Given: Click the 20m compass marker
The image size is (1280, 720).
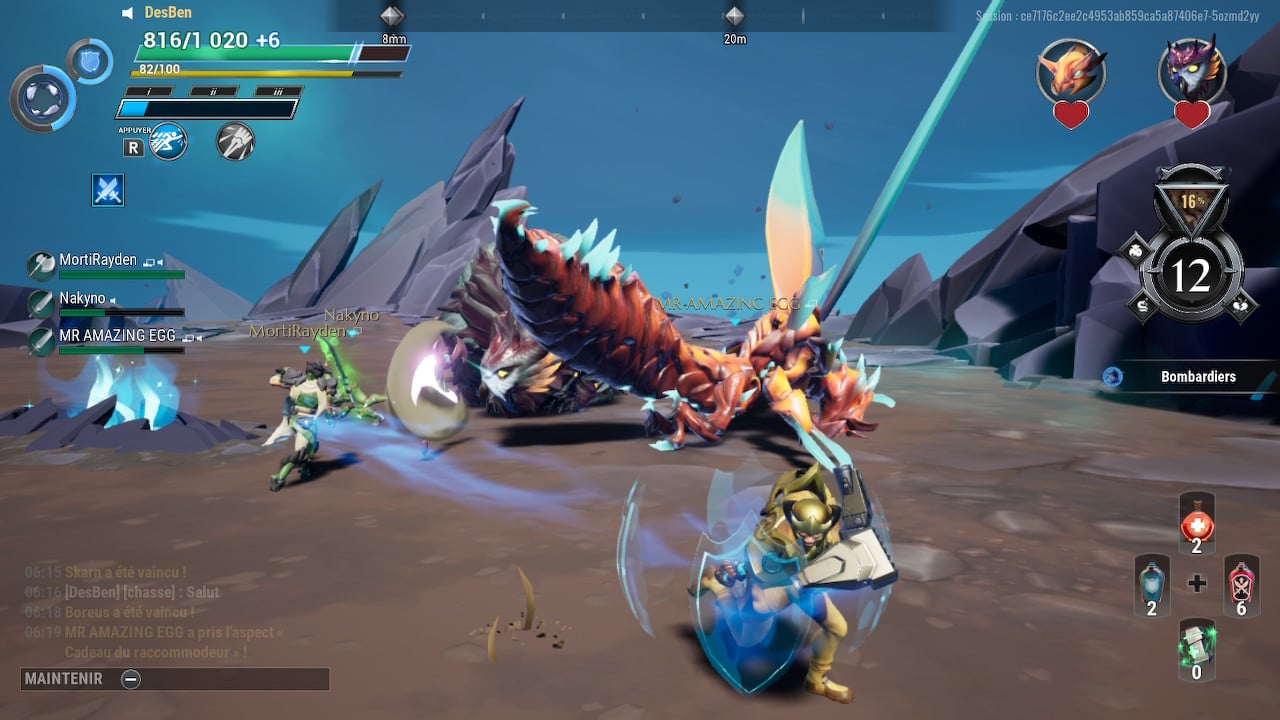Looking at the screenshot, I should tap(735, 17).
